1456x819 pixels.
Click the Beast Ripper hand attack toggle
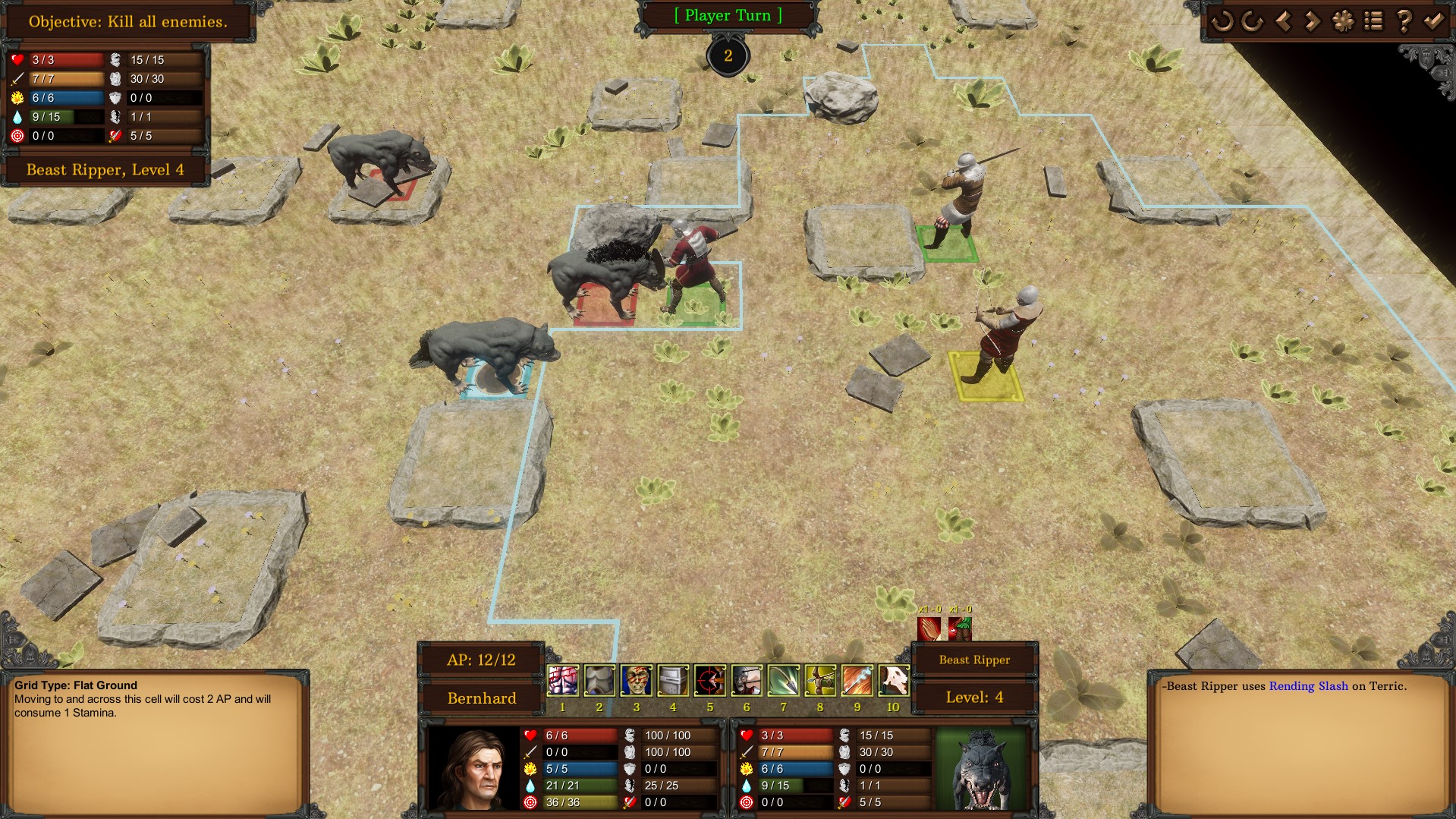tap(929, 629)
